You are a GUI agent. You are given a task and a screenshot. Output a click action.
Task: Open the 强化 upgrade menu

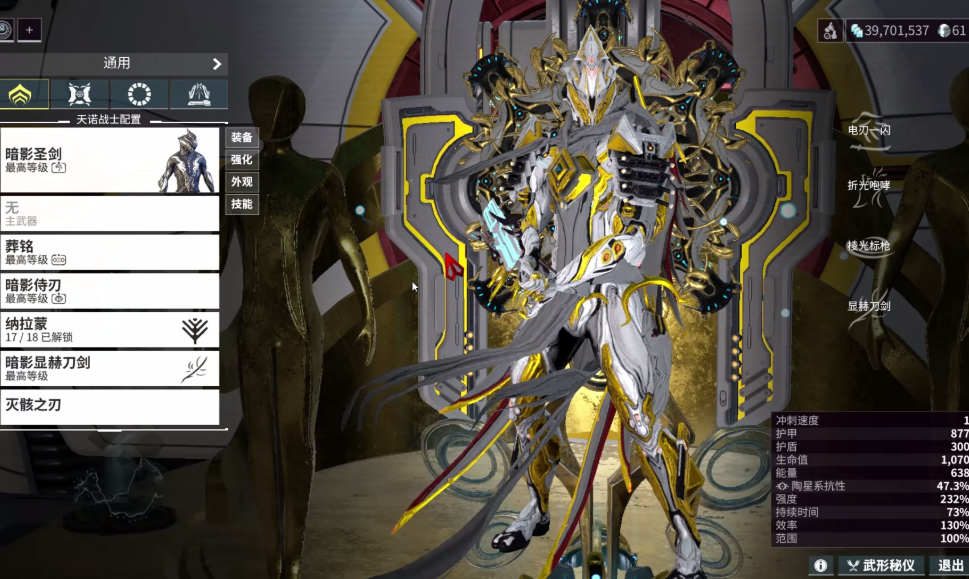[x=242, y=159]
